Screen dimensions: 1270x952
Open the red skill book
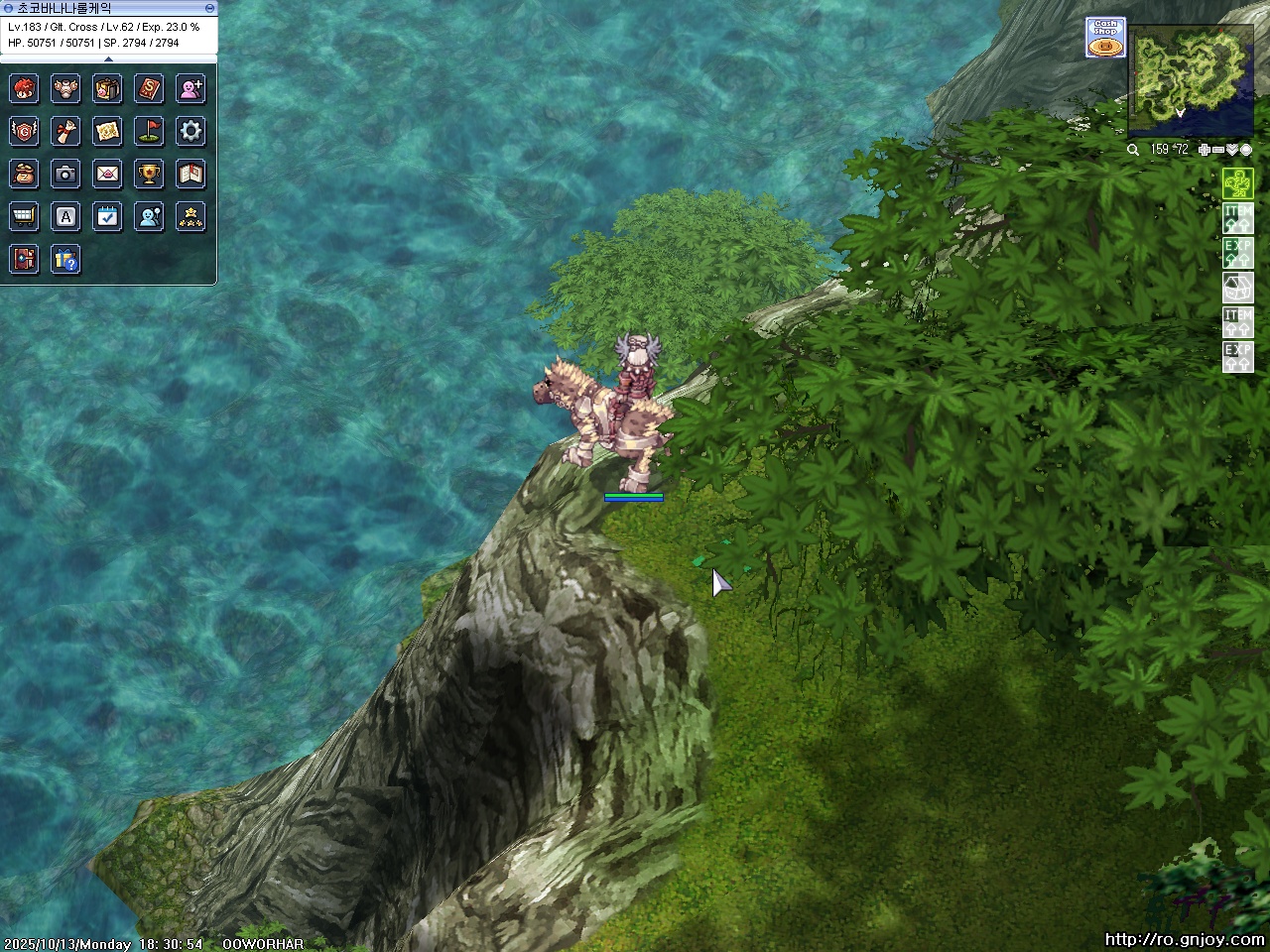149,89
